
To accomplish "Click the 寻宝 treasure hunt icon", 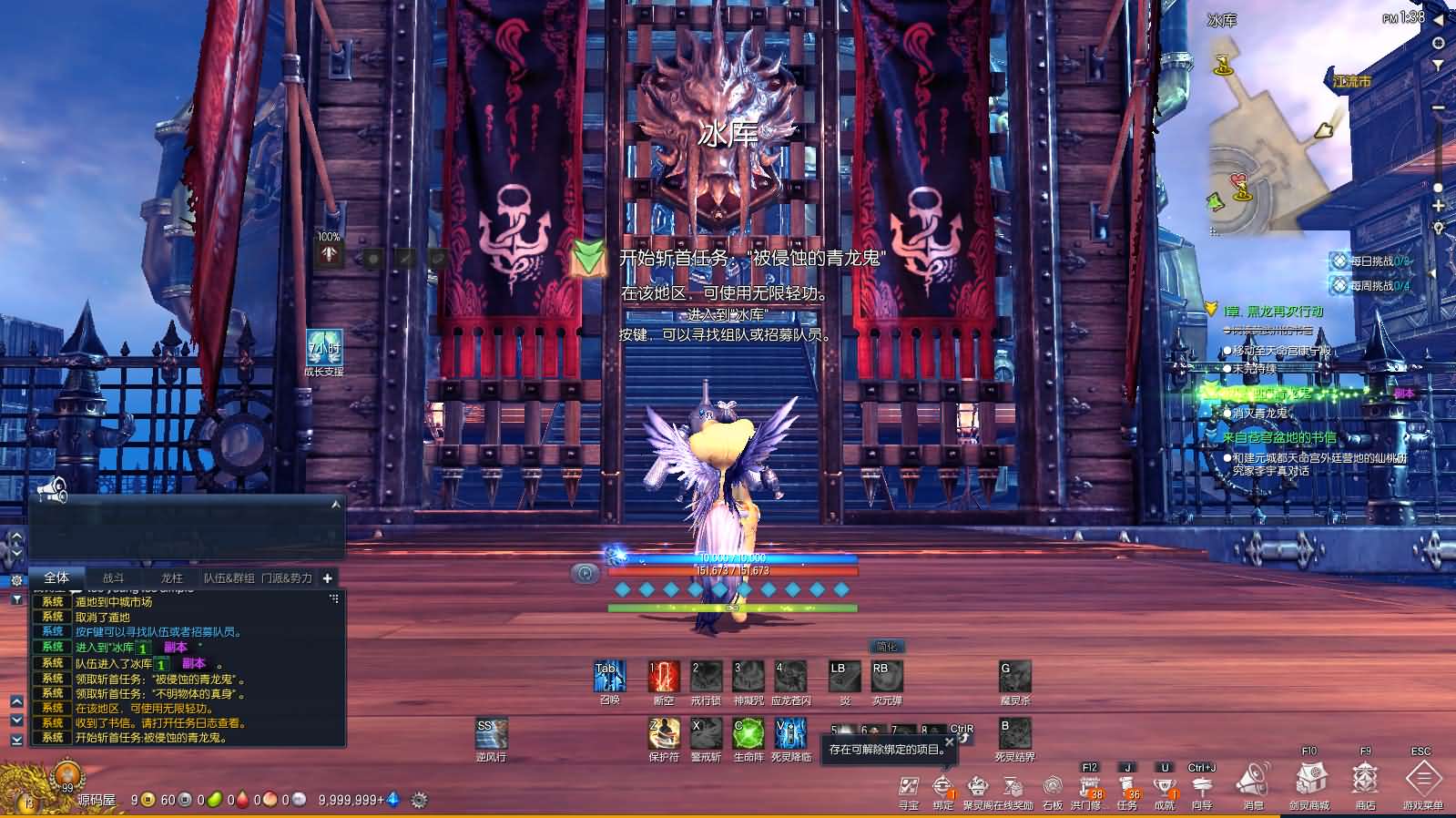I will [x=908, y=785].
